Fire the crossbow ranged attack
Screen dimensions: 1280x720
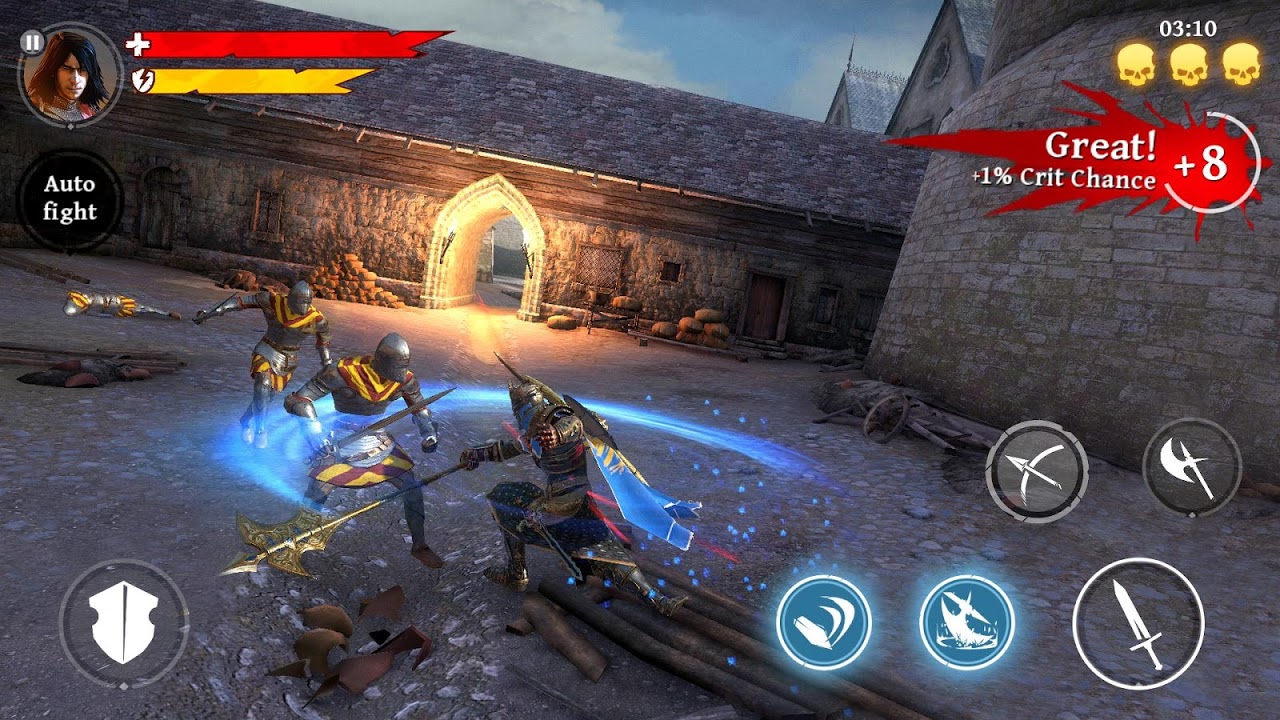[x=1036, y=470]
